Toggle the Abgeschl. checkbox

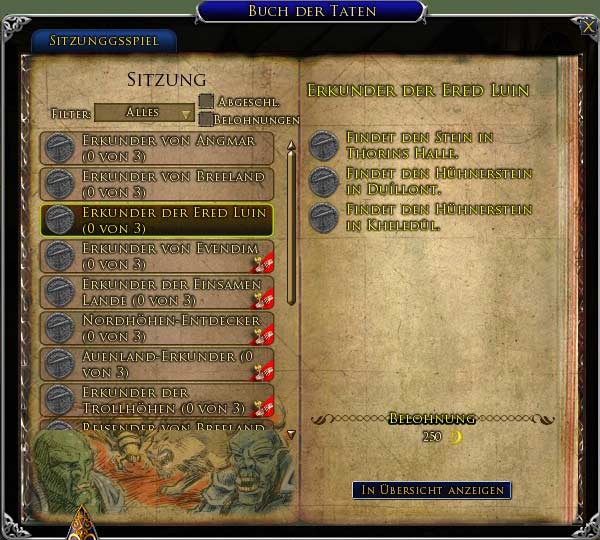click(206, 100)
